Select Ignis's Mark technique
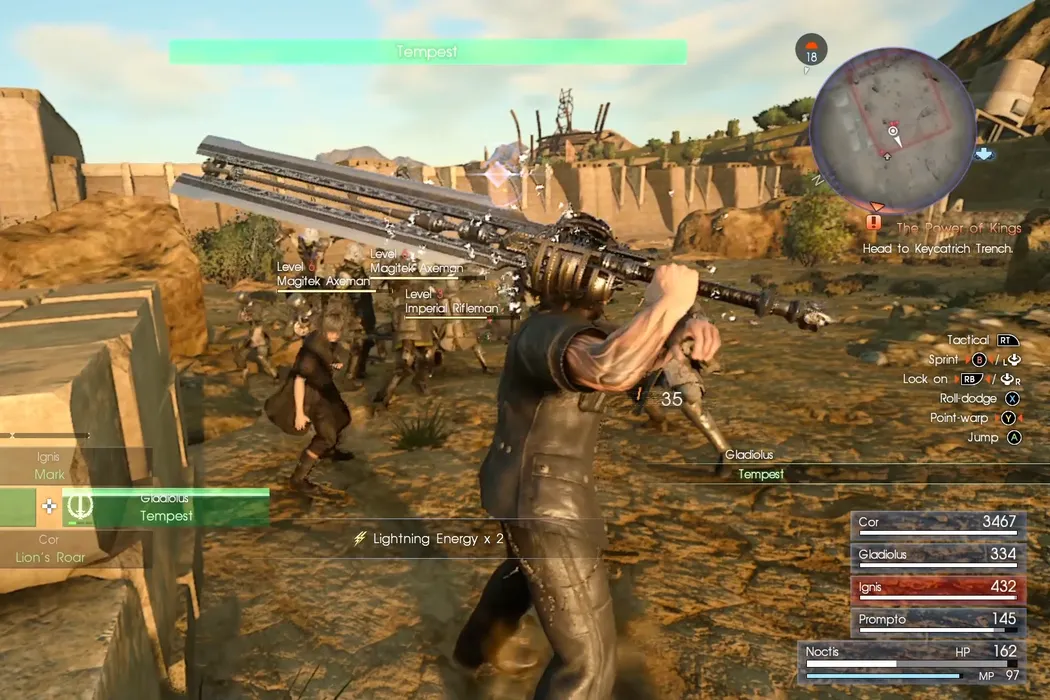 (x=50, y=467)
